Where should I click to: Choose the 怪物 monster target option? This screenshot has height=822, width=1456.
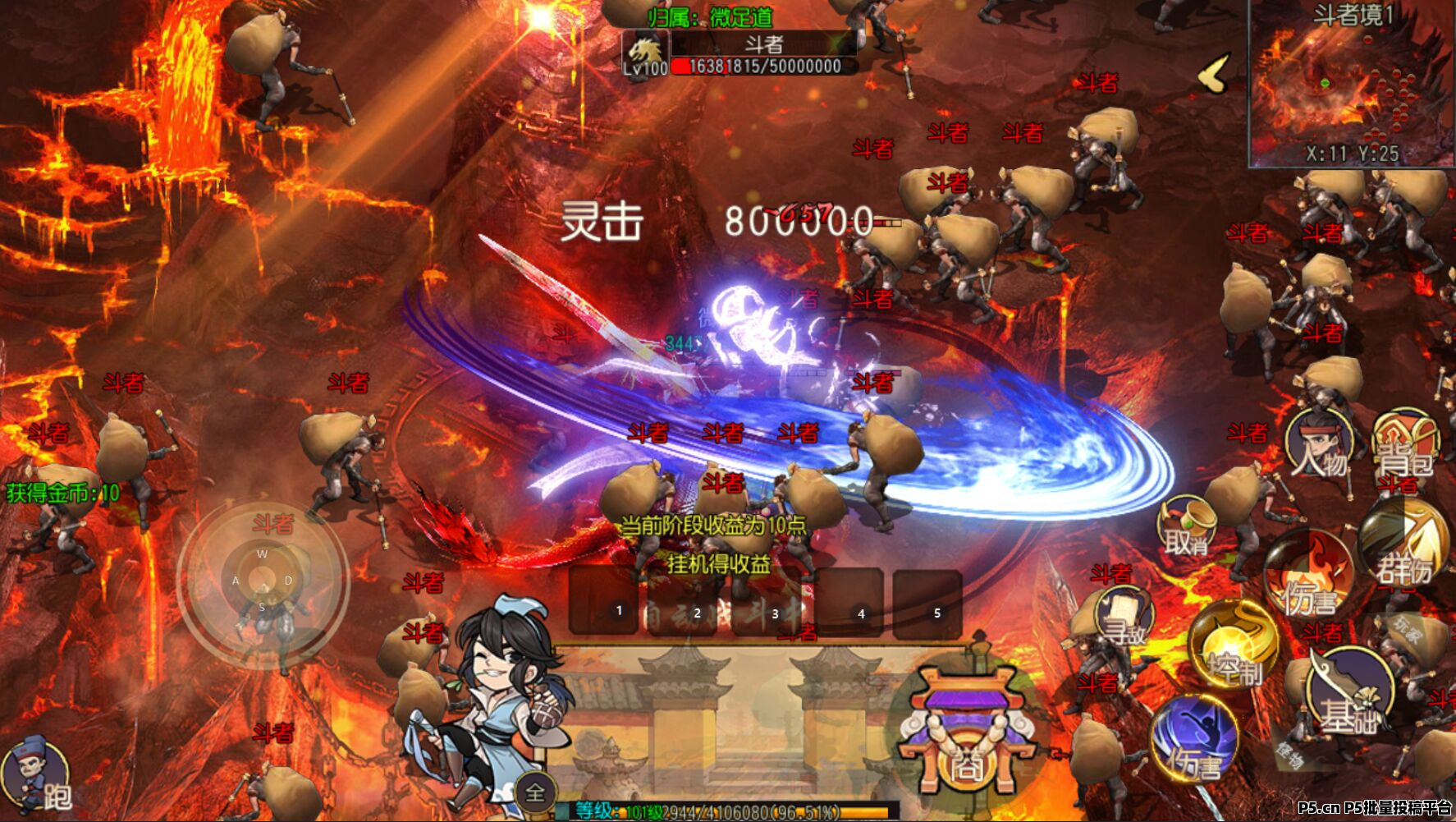(x=1289, y=753)
